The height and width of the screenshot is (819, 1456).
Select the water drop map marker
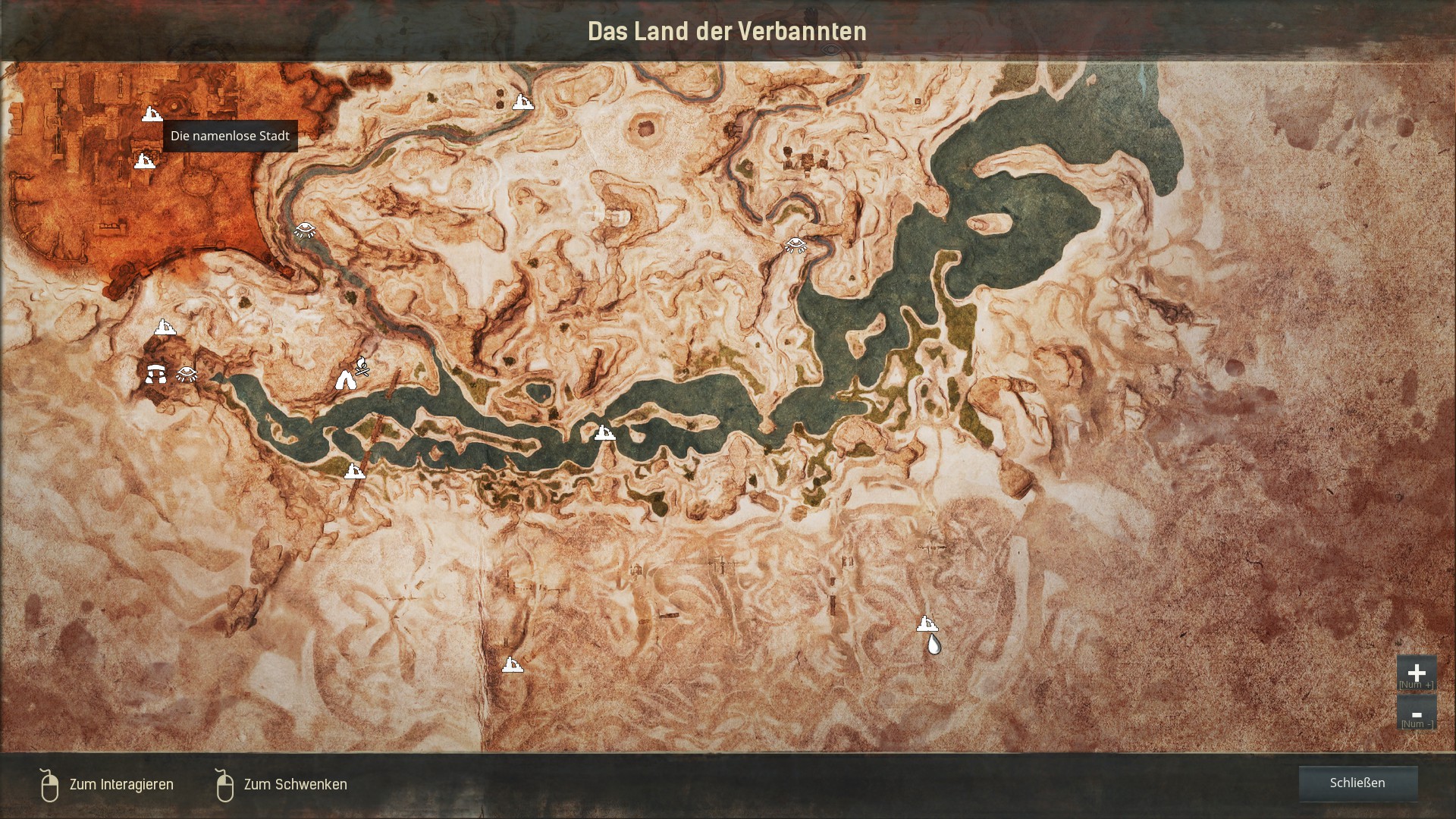click(934, 645)
